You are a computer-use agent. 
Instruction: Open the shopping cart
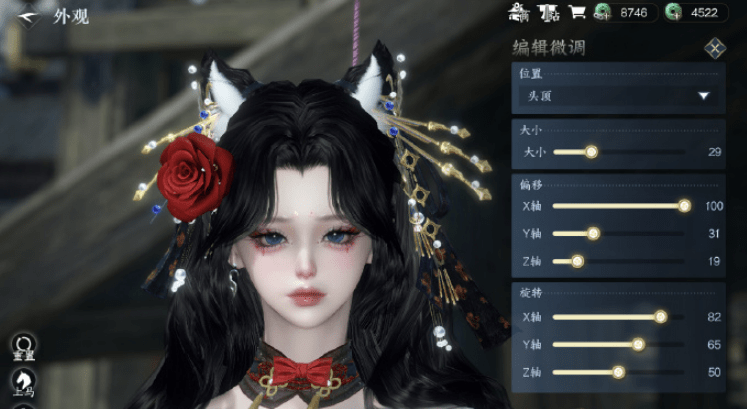[x=577, y=13]
